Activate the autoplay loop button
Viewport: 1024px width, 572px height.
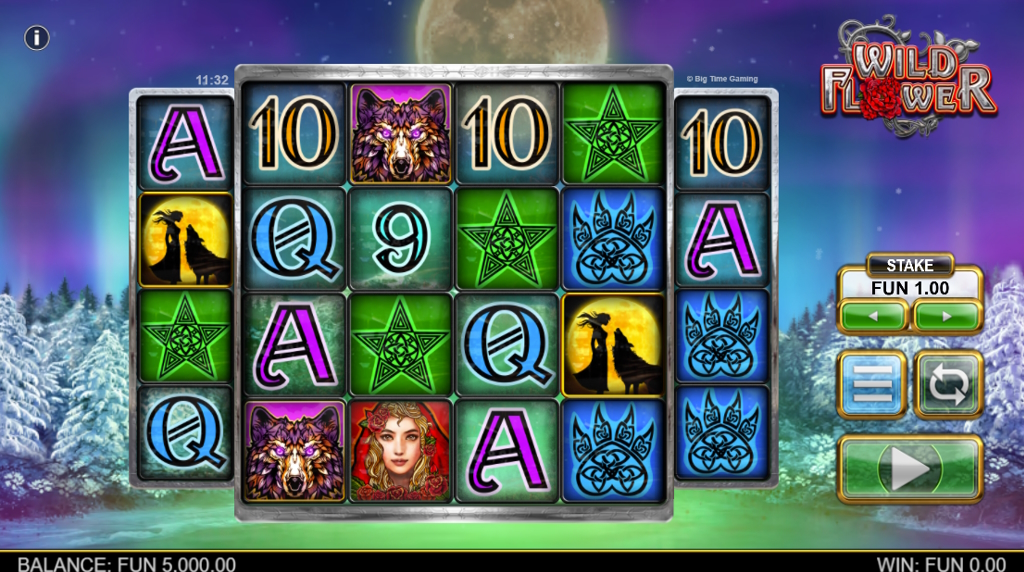tap(948, 384)
